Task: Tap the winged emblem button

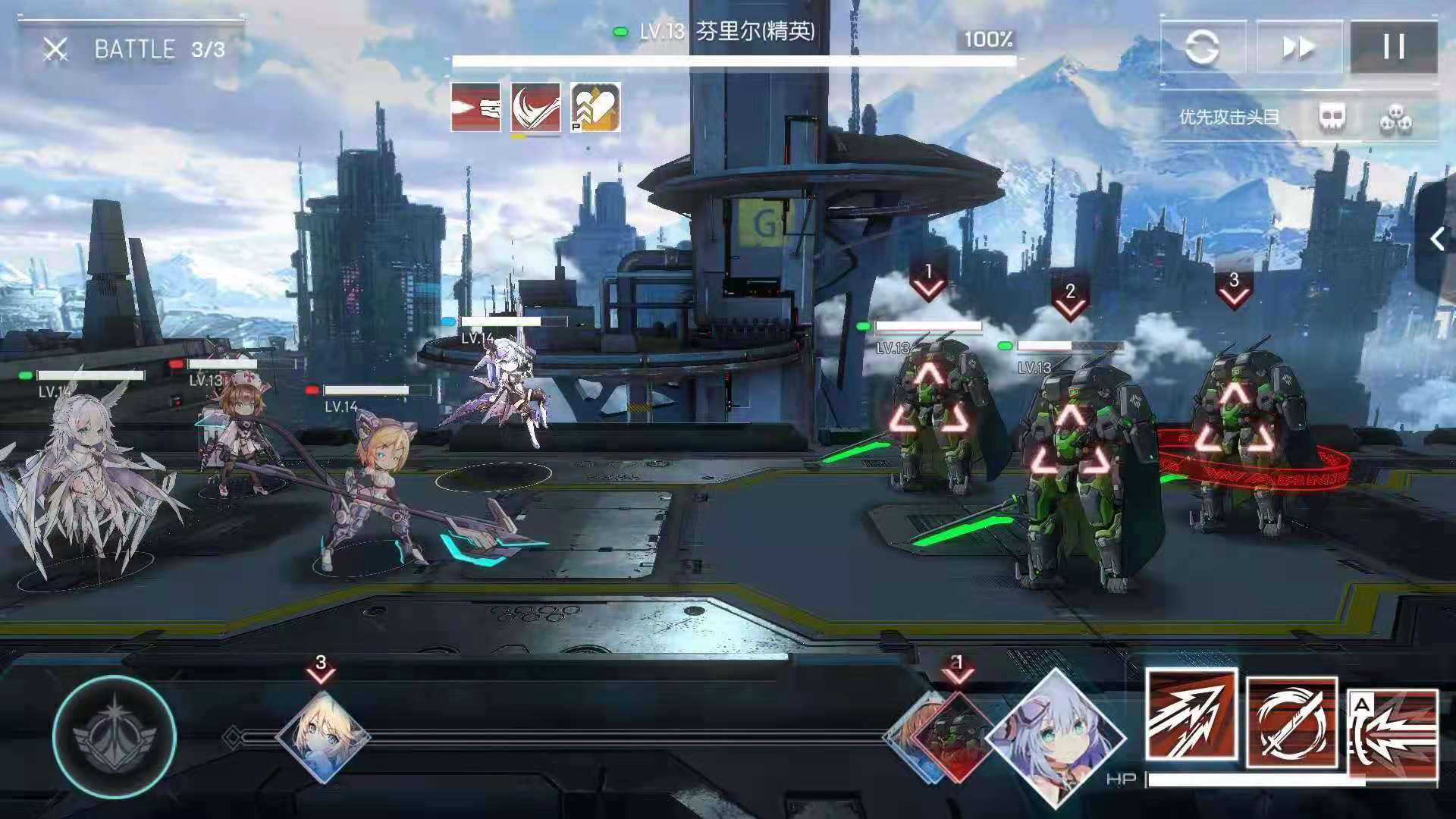Action: point(115,736)
